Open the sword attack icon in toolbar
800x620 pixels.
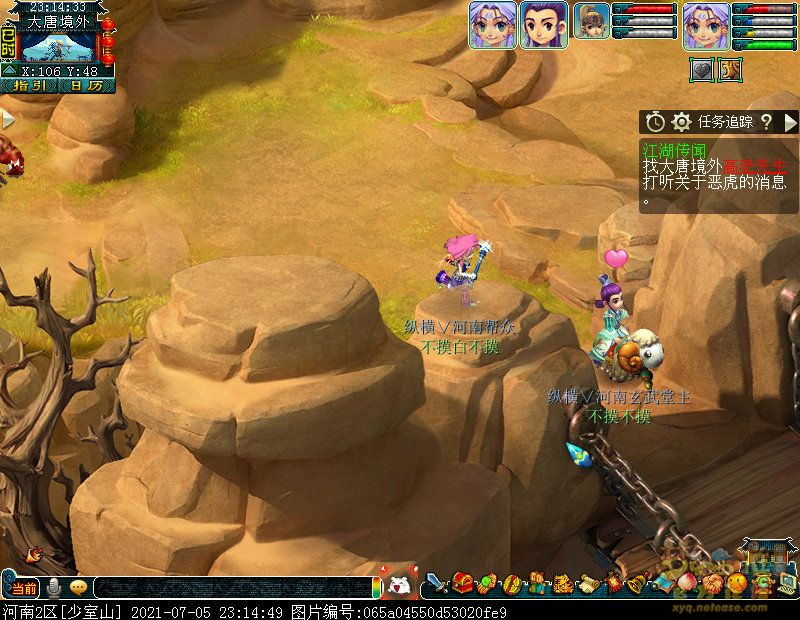click(438, 583)
